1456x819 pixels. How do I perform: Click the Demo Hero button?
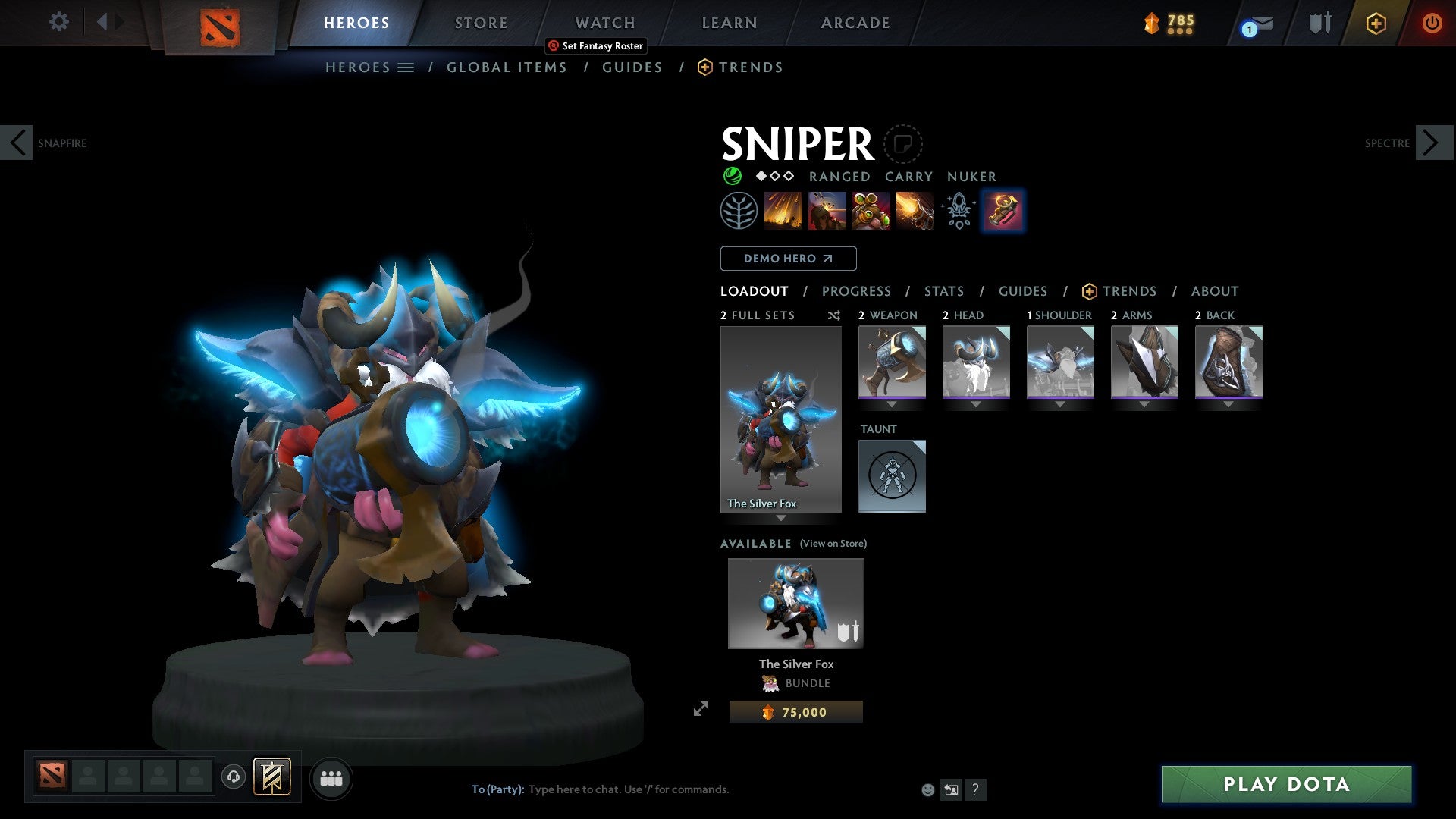click(788, 258)
